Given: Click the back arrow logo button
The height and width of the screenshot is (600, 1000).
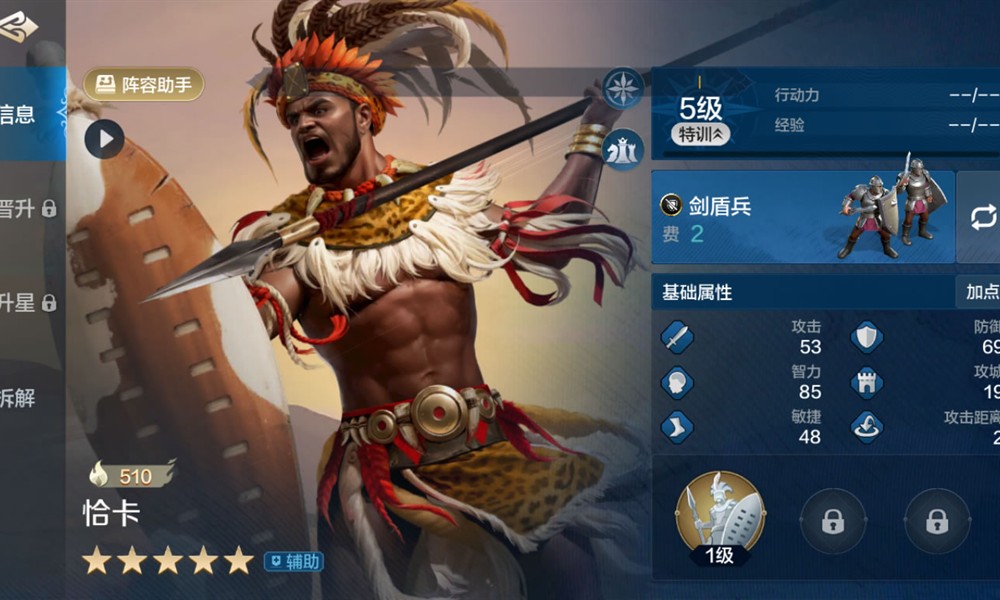Looking at the screenshot, I should coord(18,27).
